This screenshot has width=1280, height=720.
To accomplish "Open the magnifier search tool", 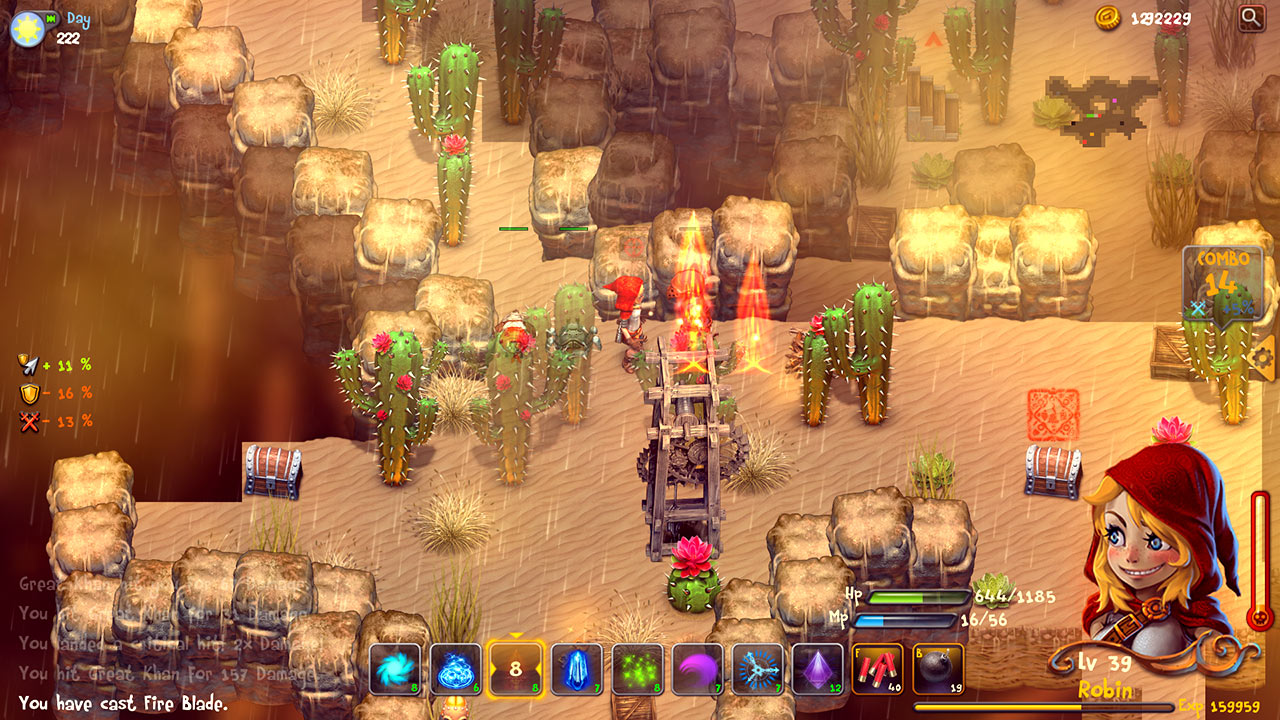I will (x=1252, y=18).
